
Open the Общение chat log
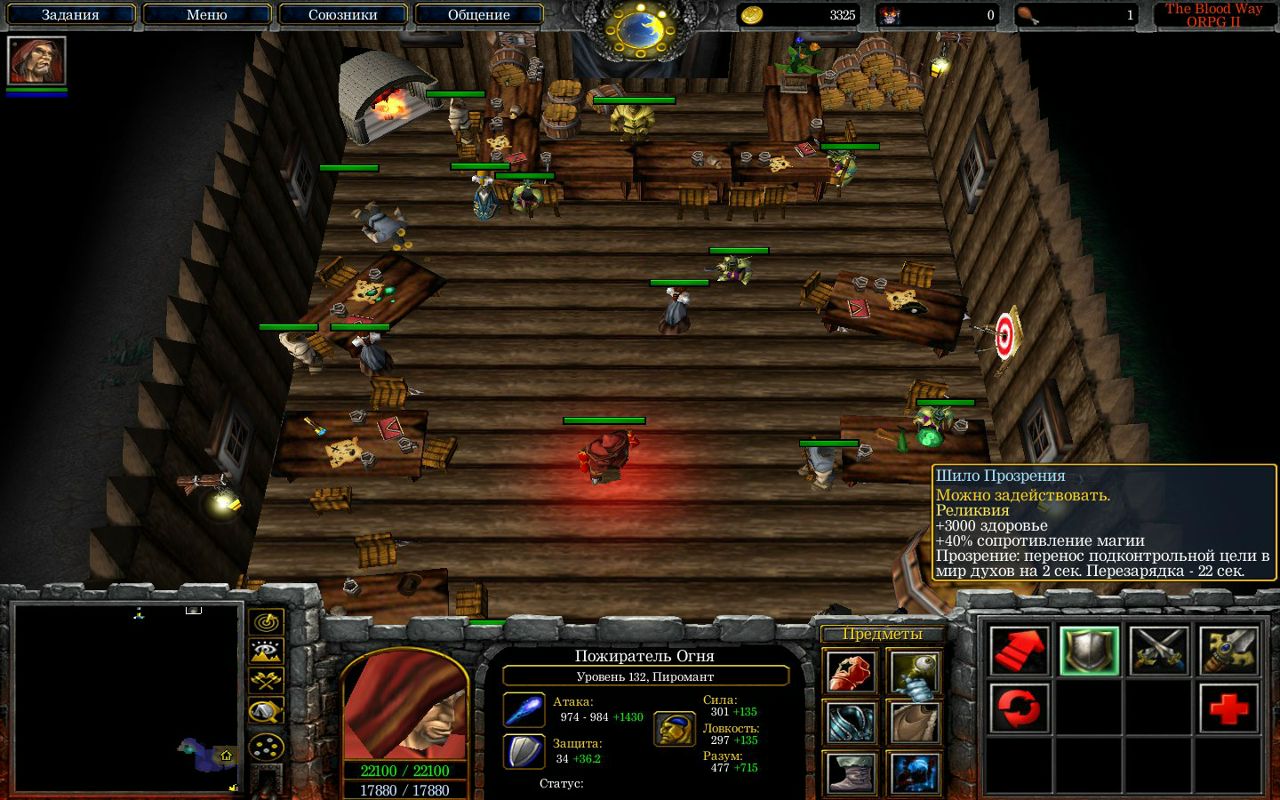point(479,15)
